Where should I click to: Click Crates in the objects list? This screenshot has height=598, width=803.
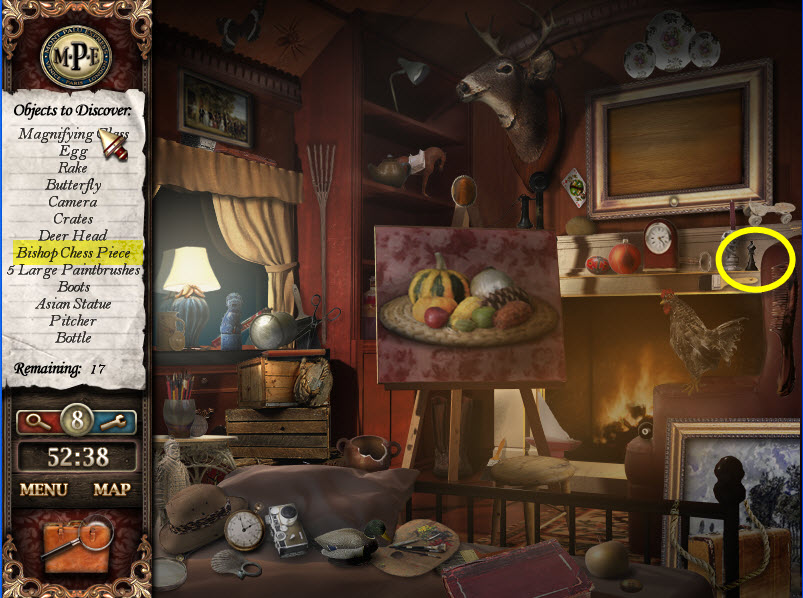tap(73, 219)
